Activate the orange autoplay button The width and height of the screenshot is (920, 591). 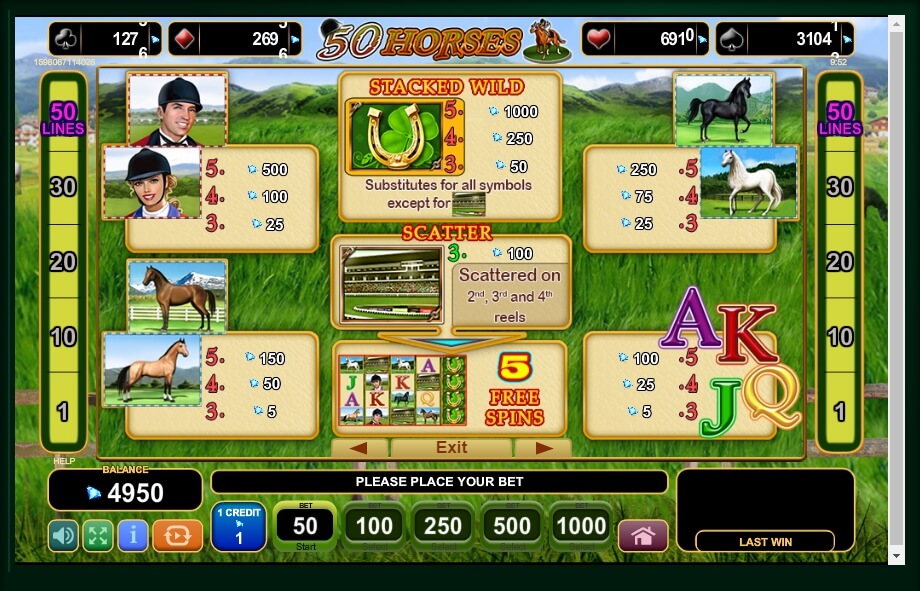(x=177, y=536)
